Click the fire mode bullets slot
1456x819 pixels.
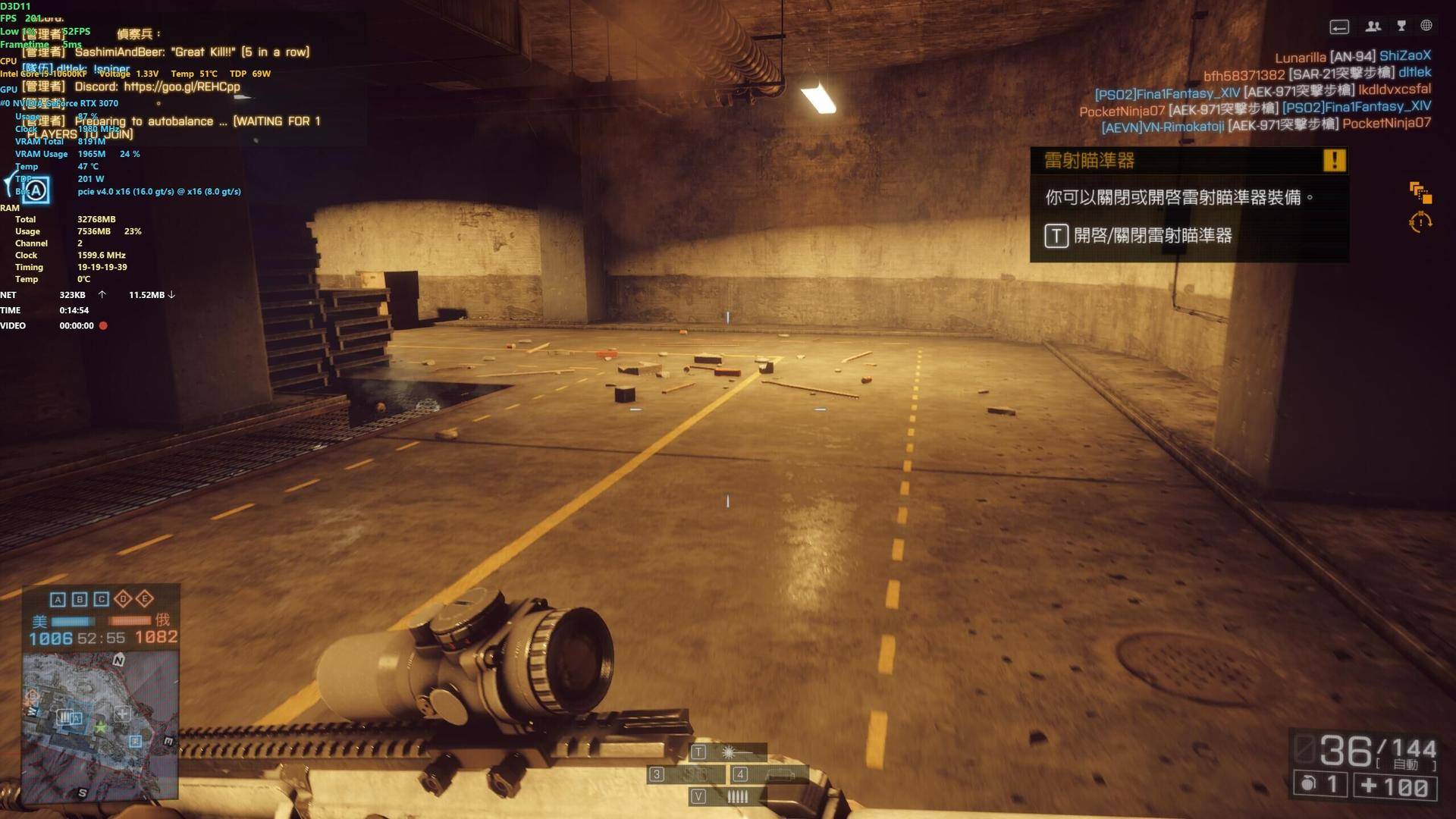(x=728, y=796)
